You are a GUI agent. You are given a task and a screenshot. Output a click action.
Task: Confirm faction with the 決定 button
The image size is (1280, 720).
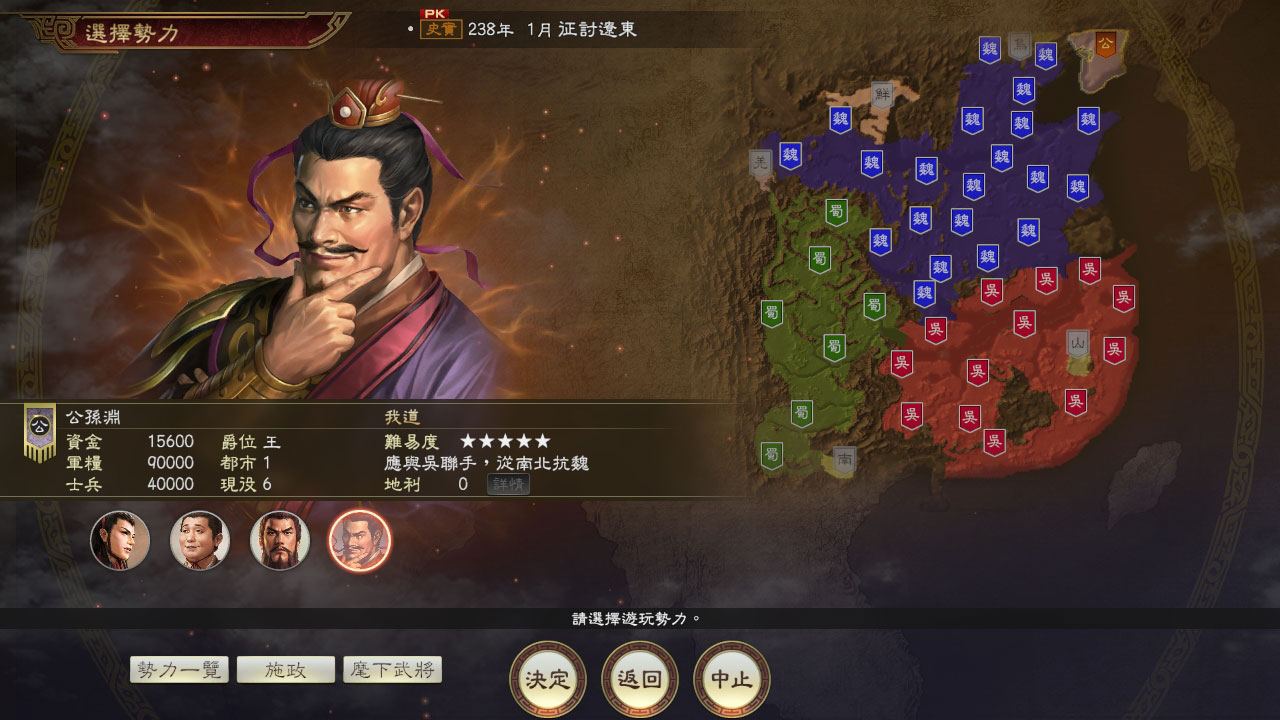coord(548,680)
